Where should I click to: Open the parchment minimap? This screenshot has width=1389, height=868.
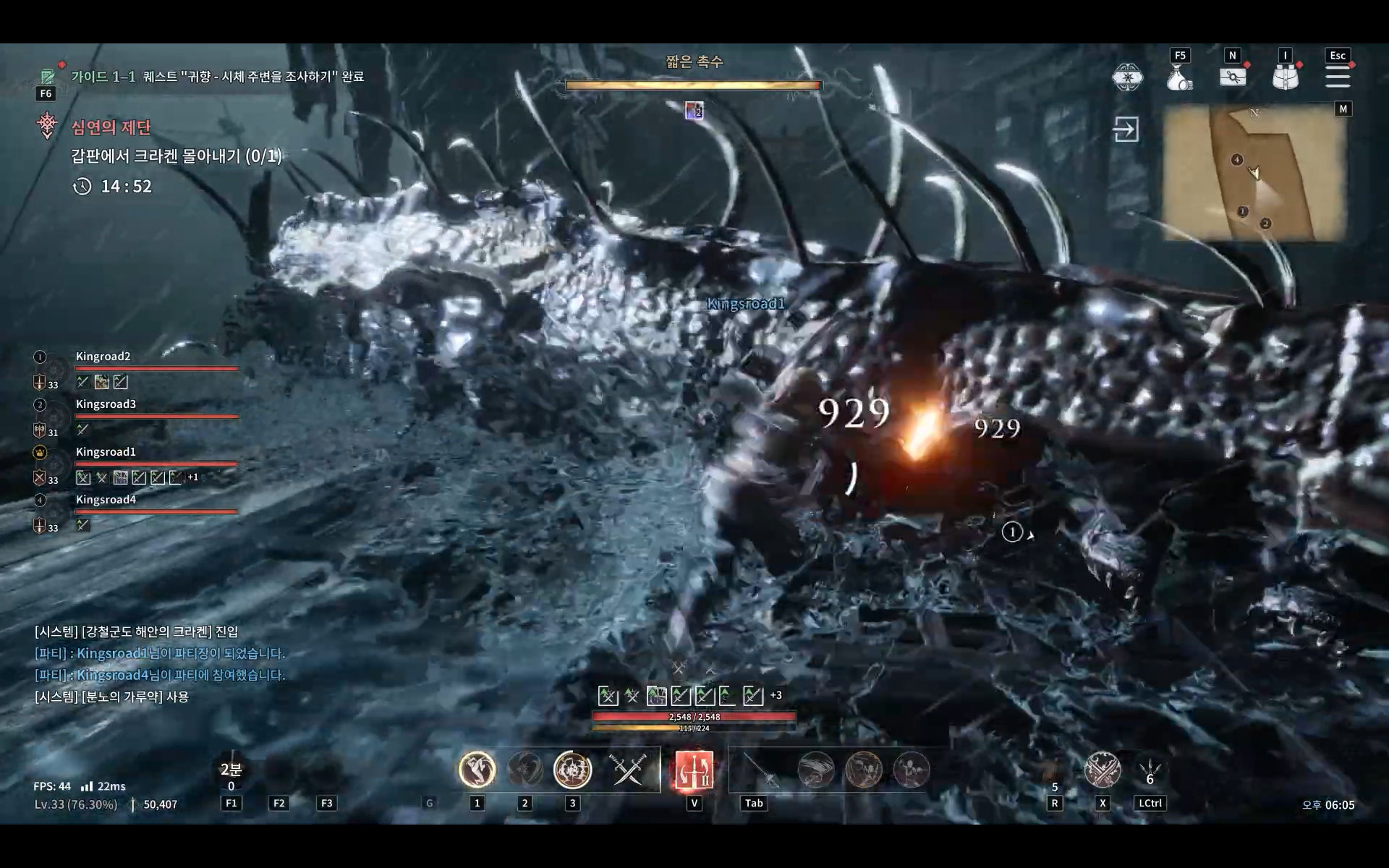pos(1254,172)
